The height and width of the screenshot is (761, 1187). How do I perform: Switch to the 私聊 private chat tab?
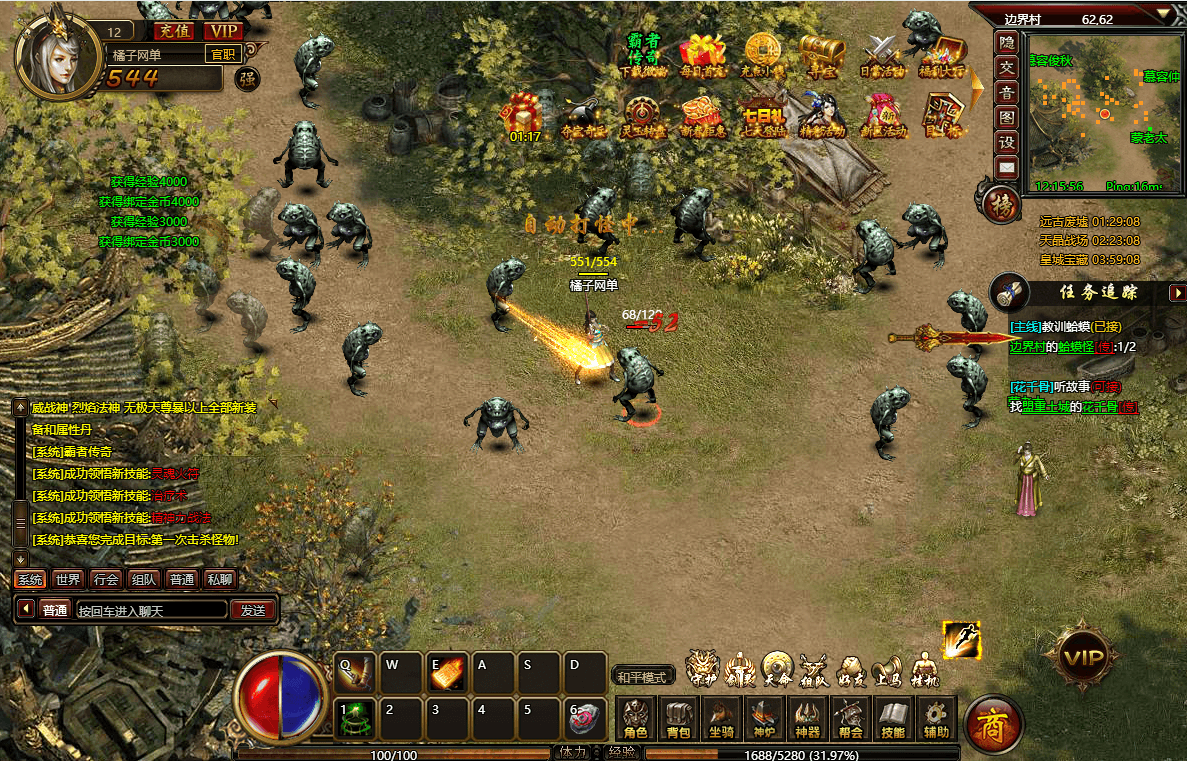click(x=219, y=579)
